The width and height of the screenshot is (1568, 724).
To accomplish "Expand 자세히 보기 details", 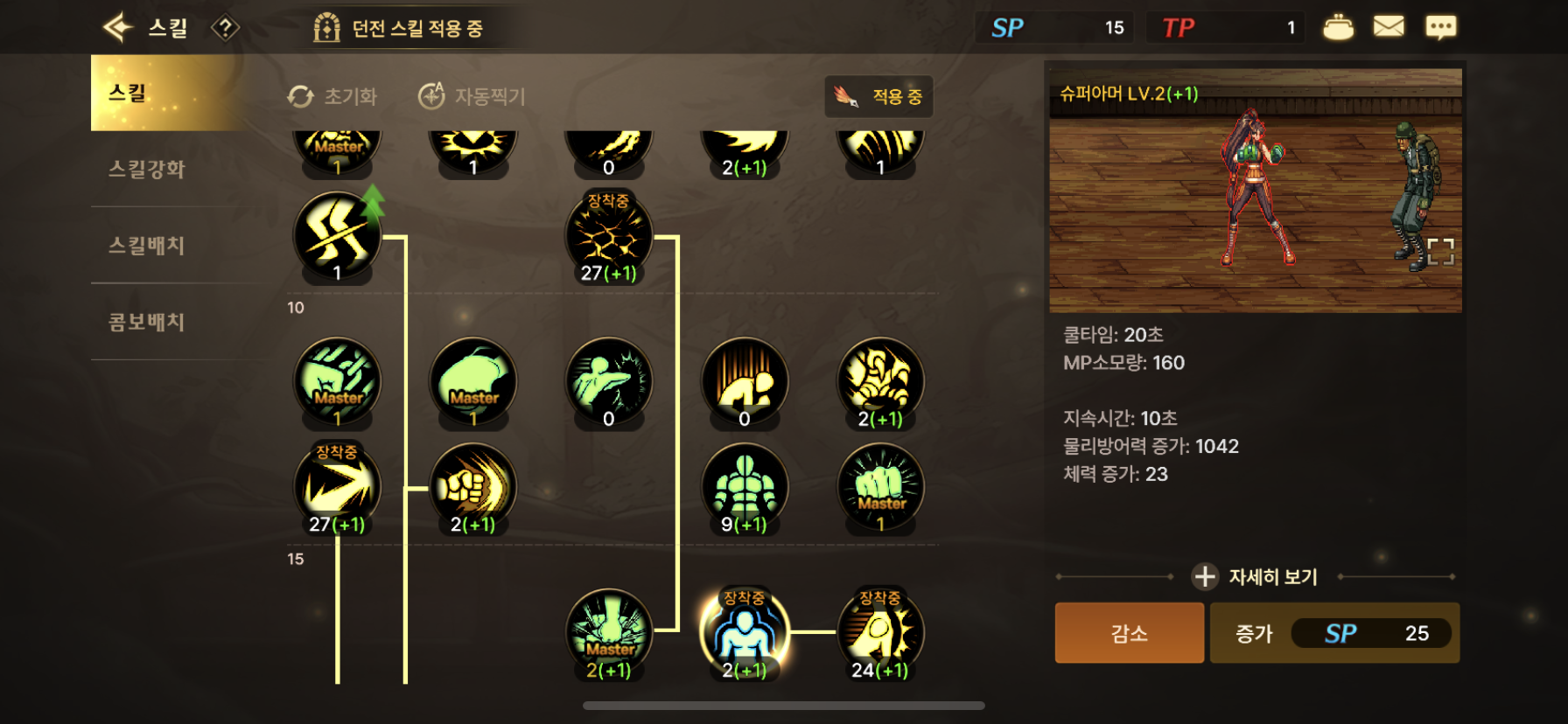I will point(1256,577).
